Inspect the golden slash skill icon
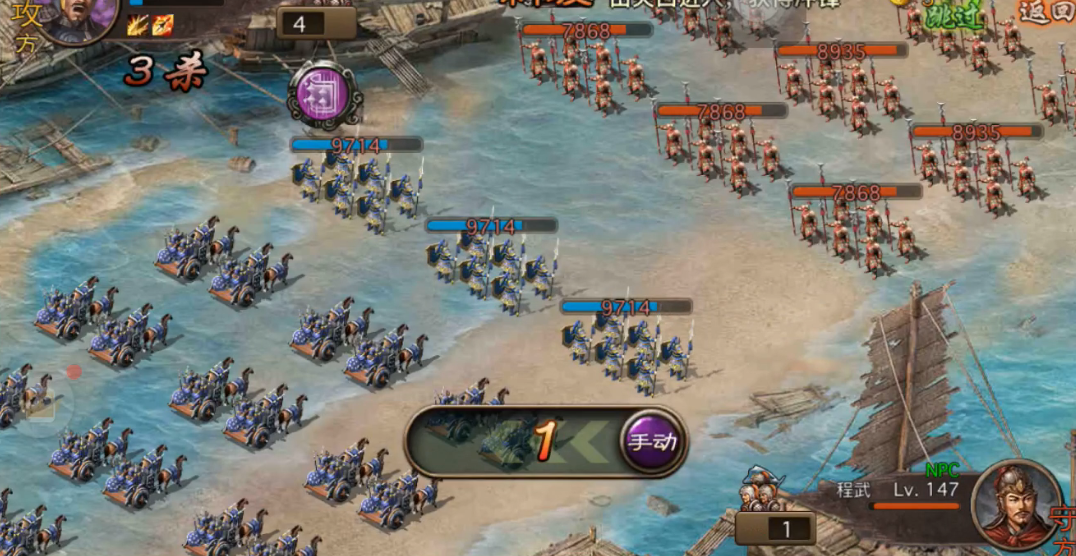Viewport: 1076px width, 556px height. [137, 25]
